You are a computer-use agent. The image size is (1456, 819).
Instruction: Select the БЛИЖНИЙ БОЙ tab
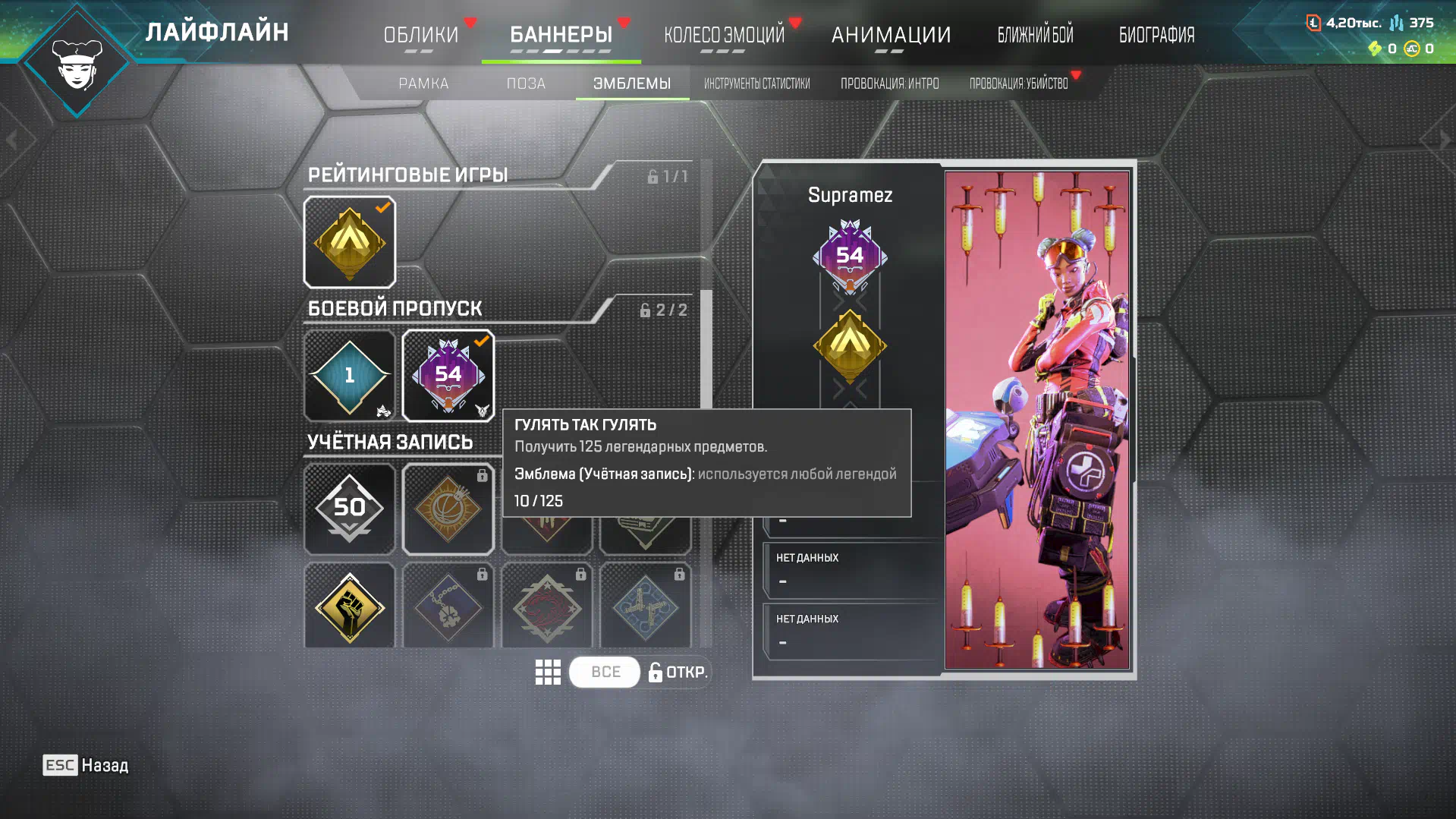click(x=1035, y=34)
